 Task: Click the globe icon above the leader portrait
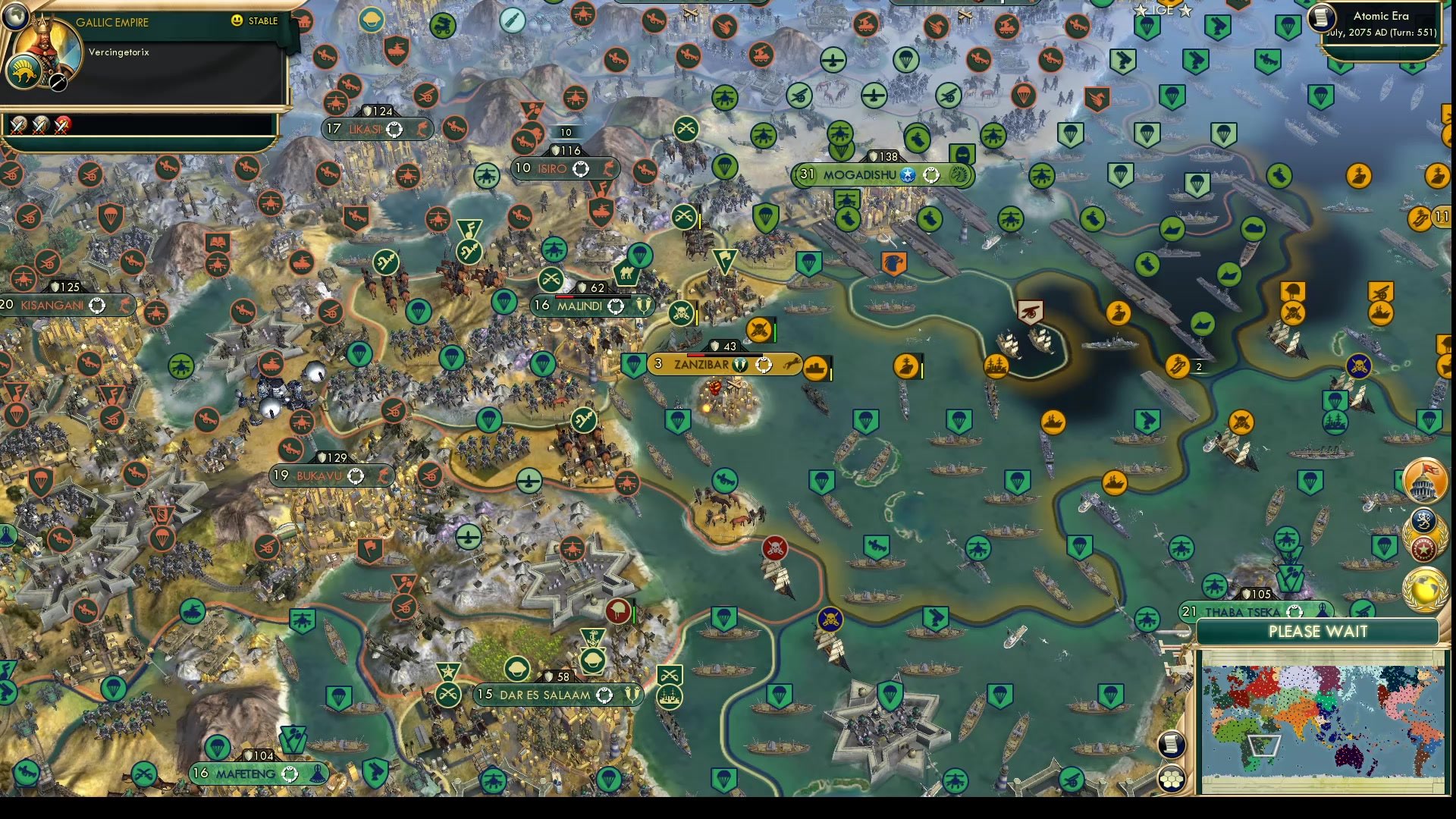[15, 16]
